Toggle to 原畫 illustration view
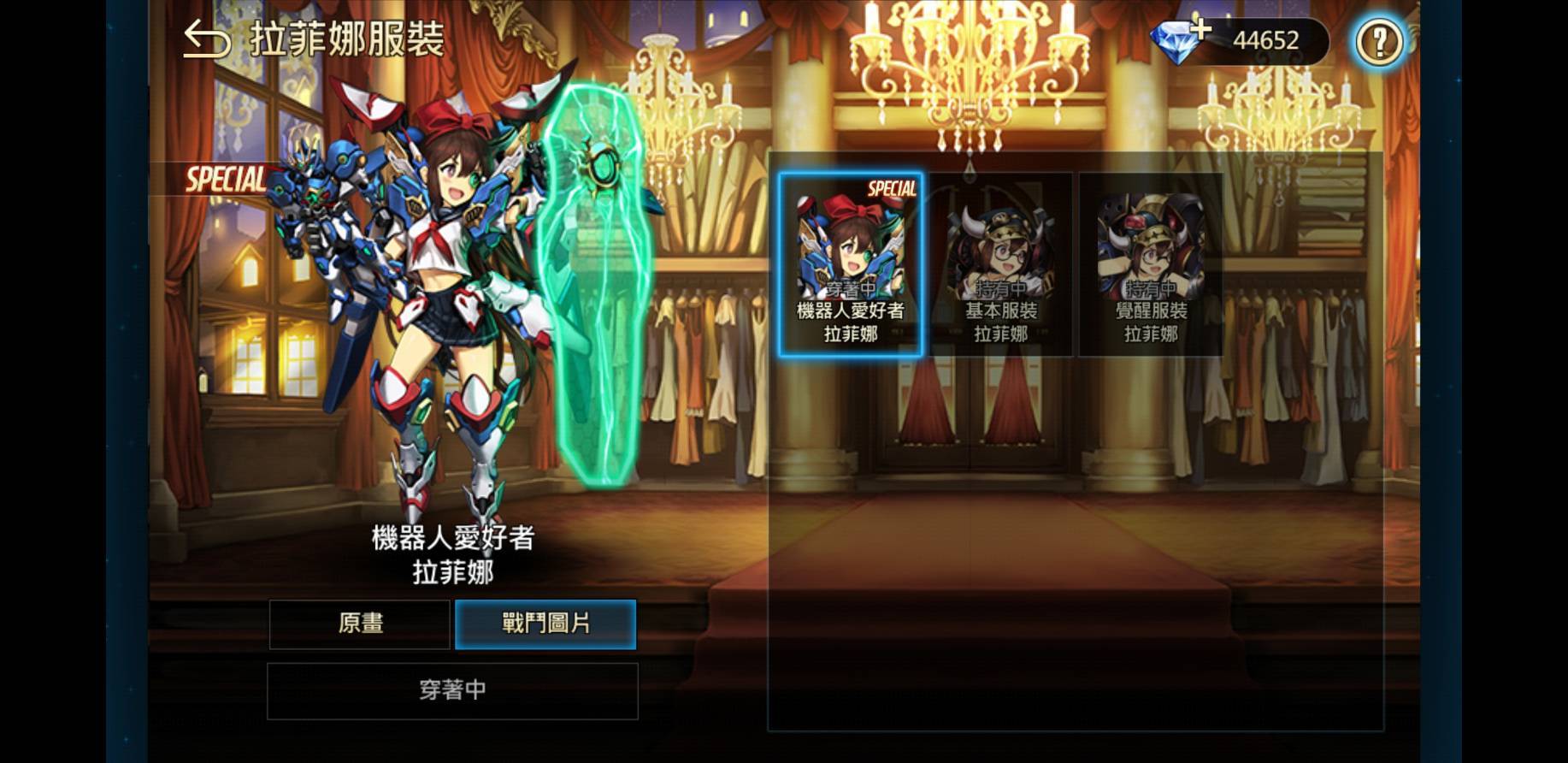 [x=359, y=624]
